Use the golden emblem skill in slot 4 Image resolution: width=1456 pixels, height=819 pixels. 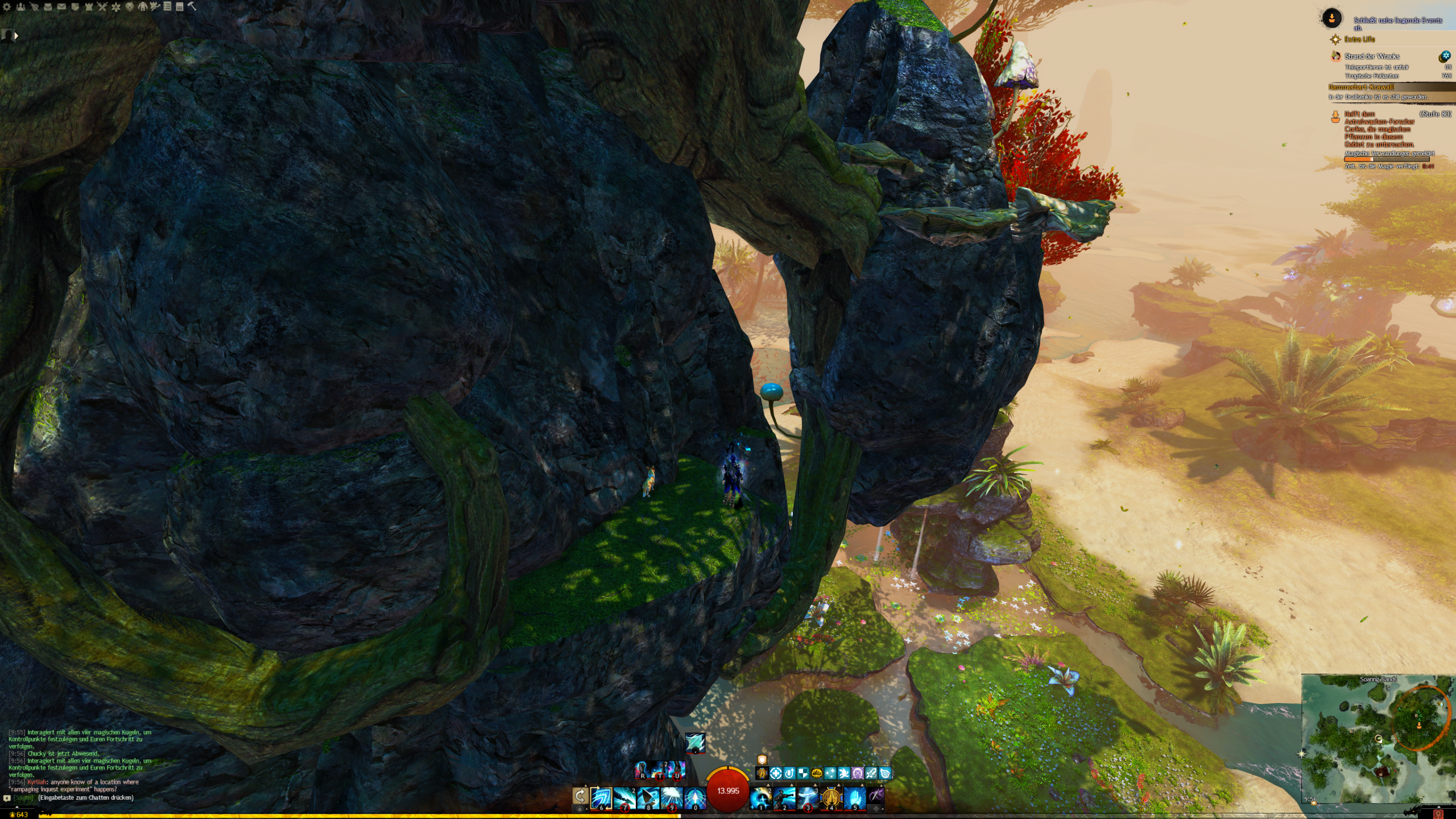[832, 798]
